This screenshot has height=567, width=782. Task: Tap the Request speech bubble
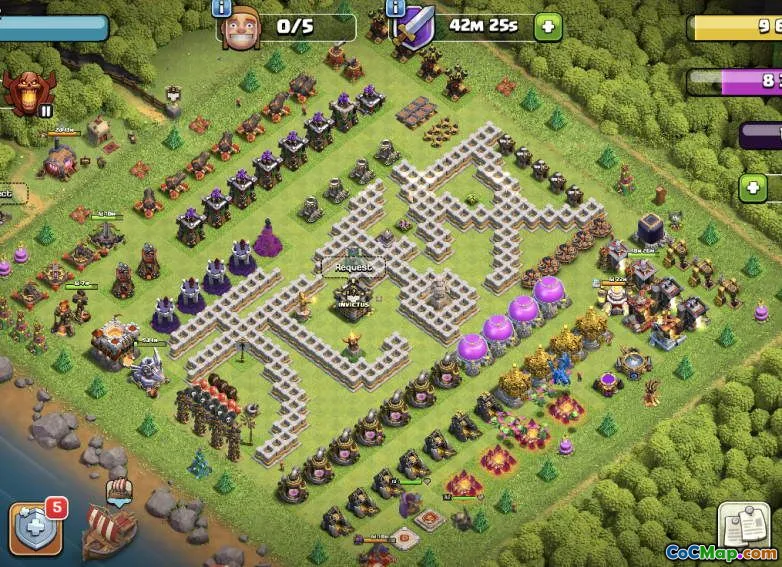[x=353, y=267]
